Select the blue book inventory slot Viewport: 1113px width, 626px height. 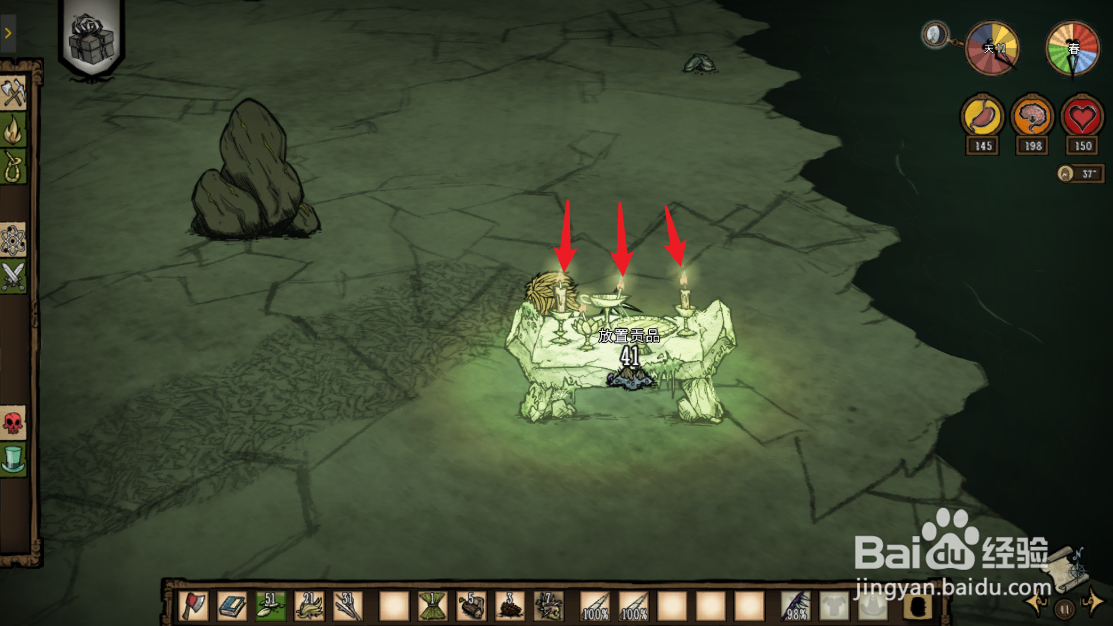click(x=232, y=605)
